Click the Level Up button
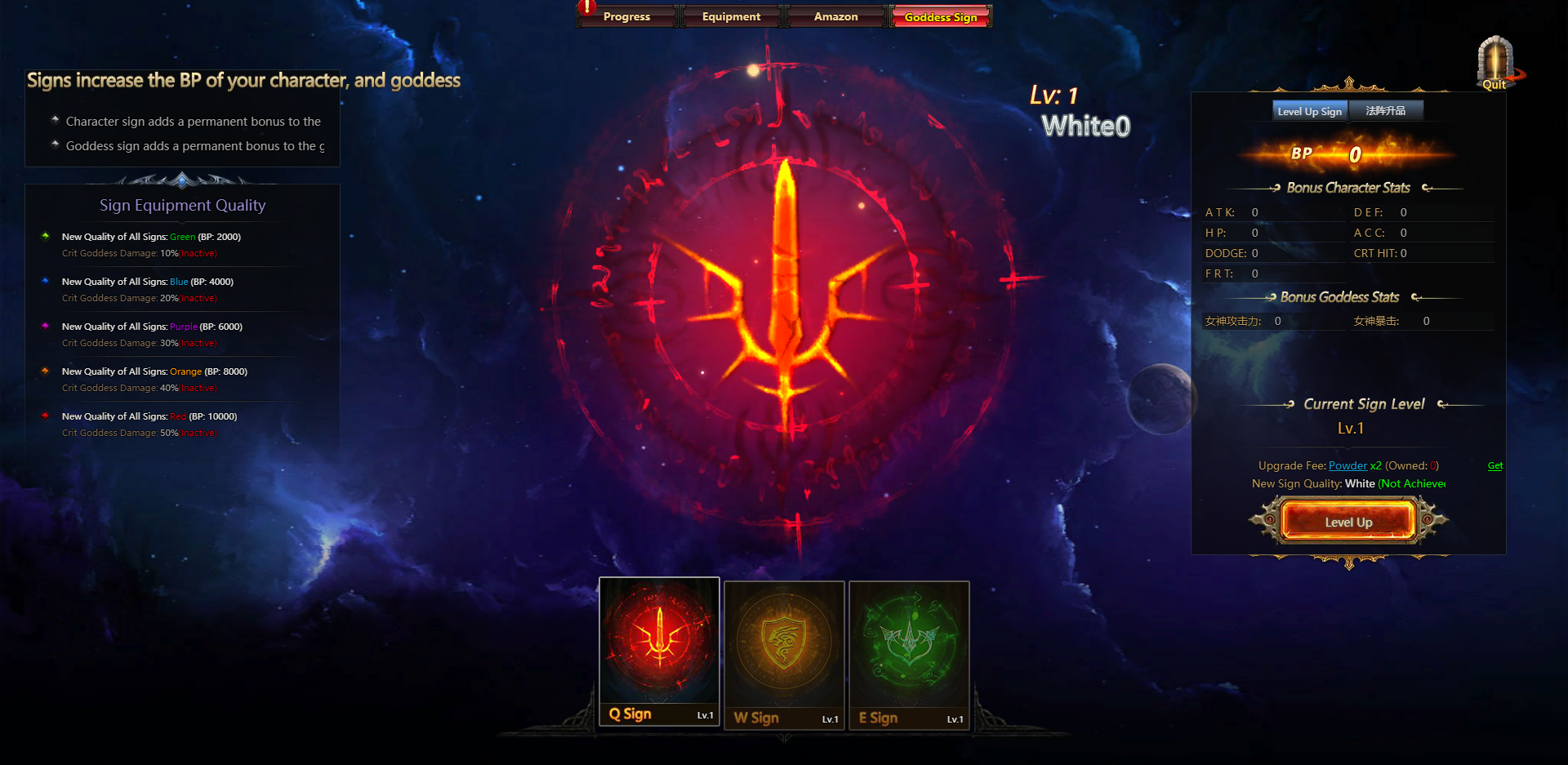The width and height of the screenshot is (1568, 765). [x=1348, y=522]
